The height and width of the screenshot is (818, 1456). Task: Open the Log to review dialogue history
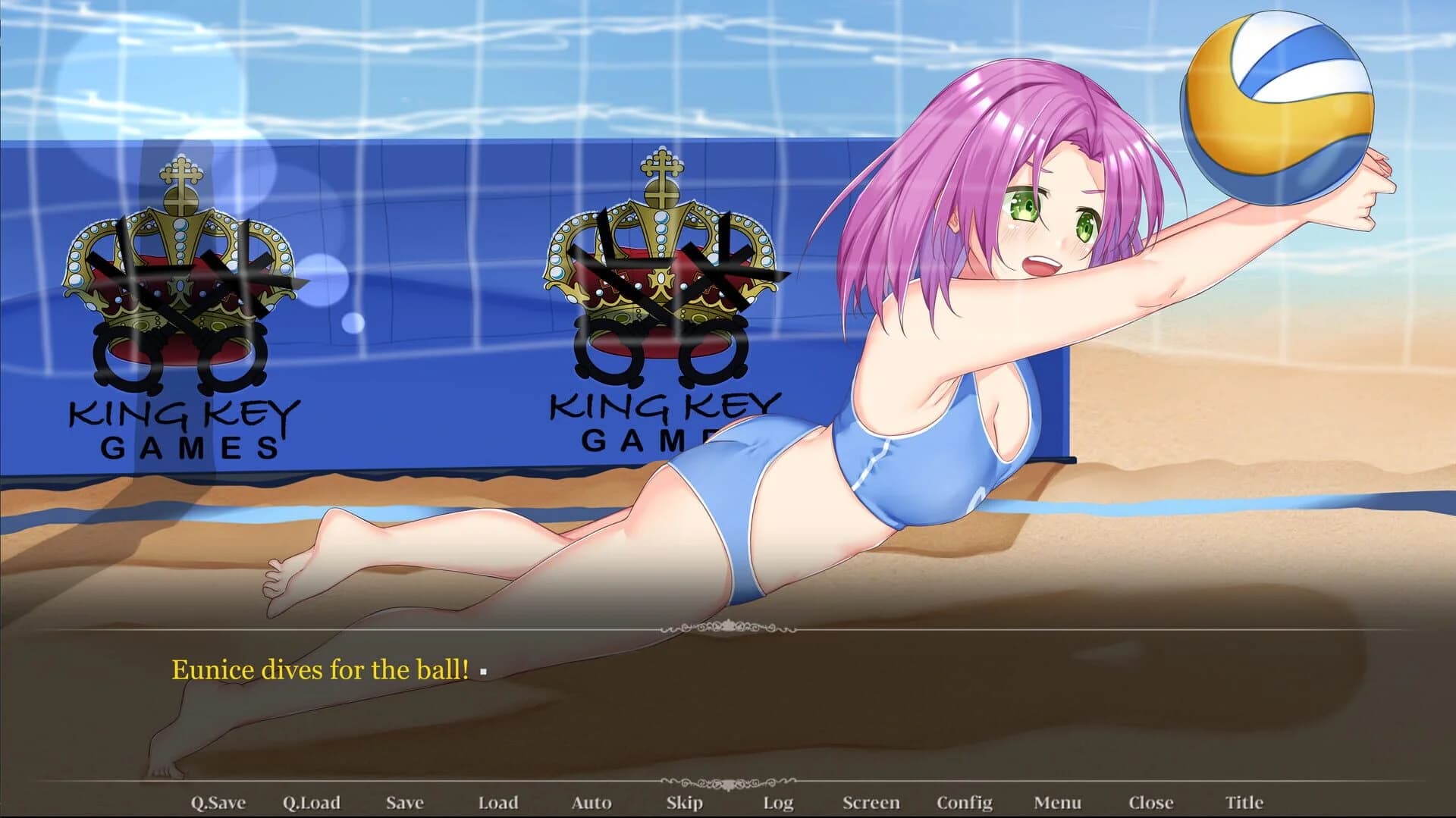coord(778,801)
